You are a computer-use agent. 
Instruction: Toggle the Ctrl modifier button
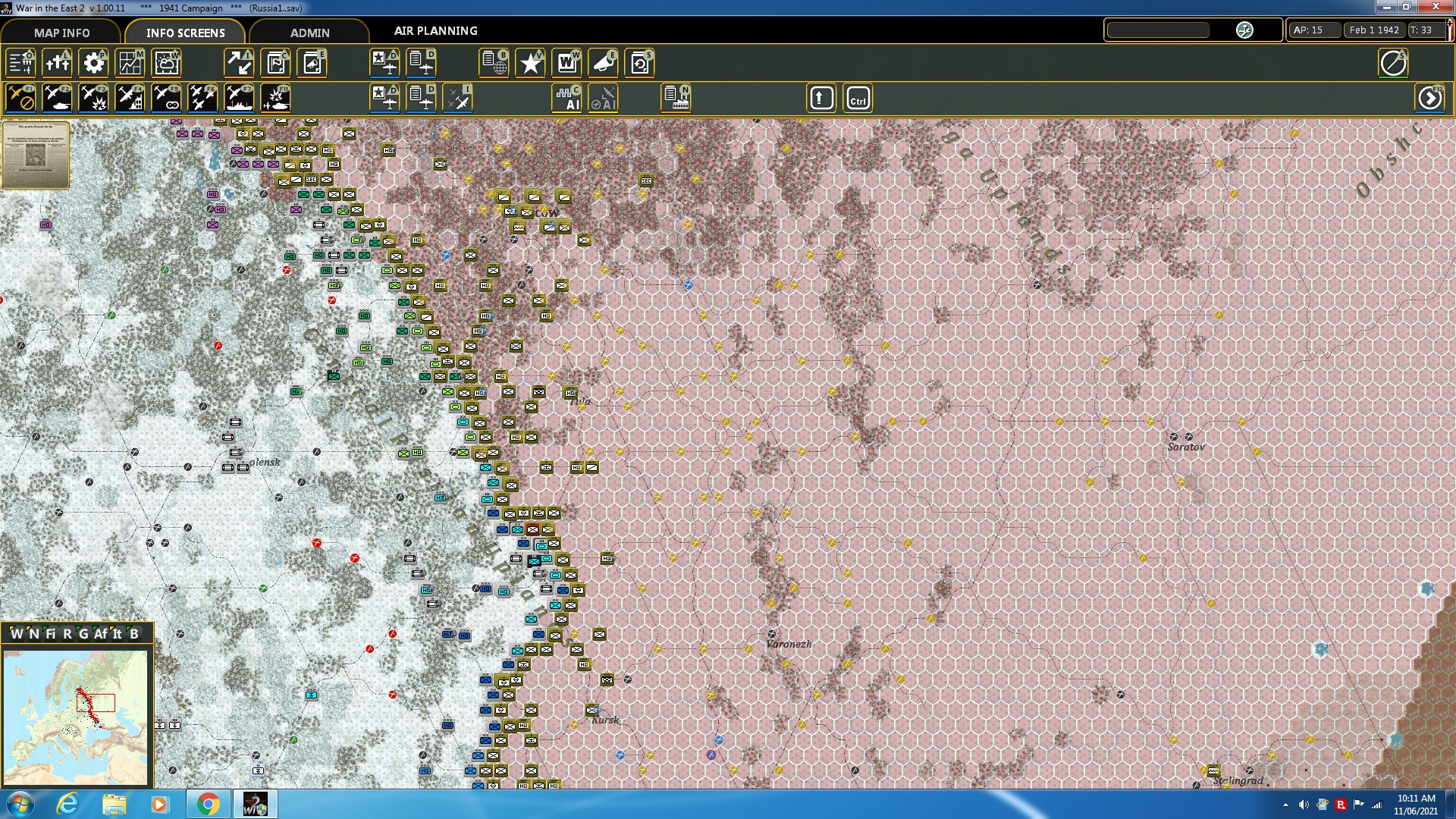coord(858,97)
